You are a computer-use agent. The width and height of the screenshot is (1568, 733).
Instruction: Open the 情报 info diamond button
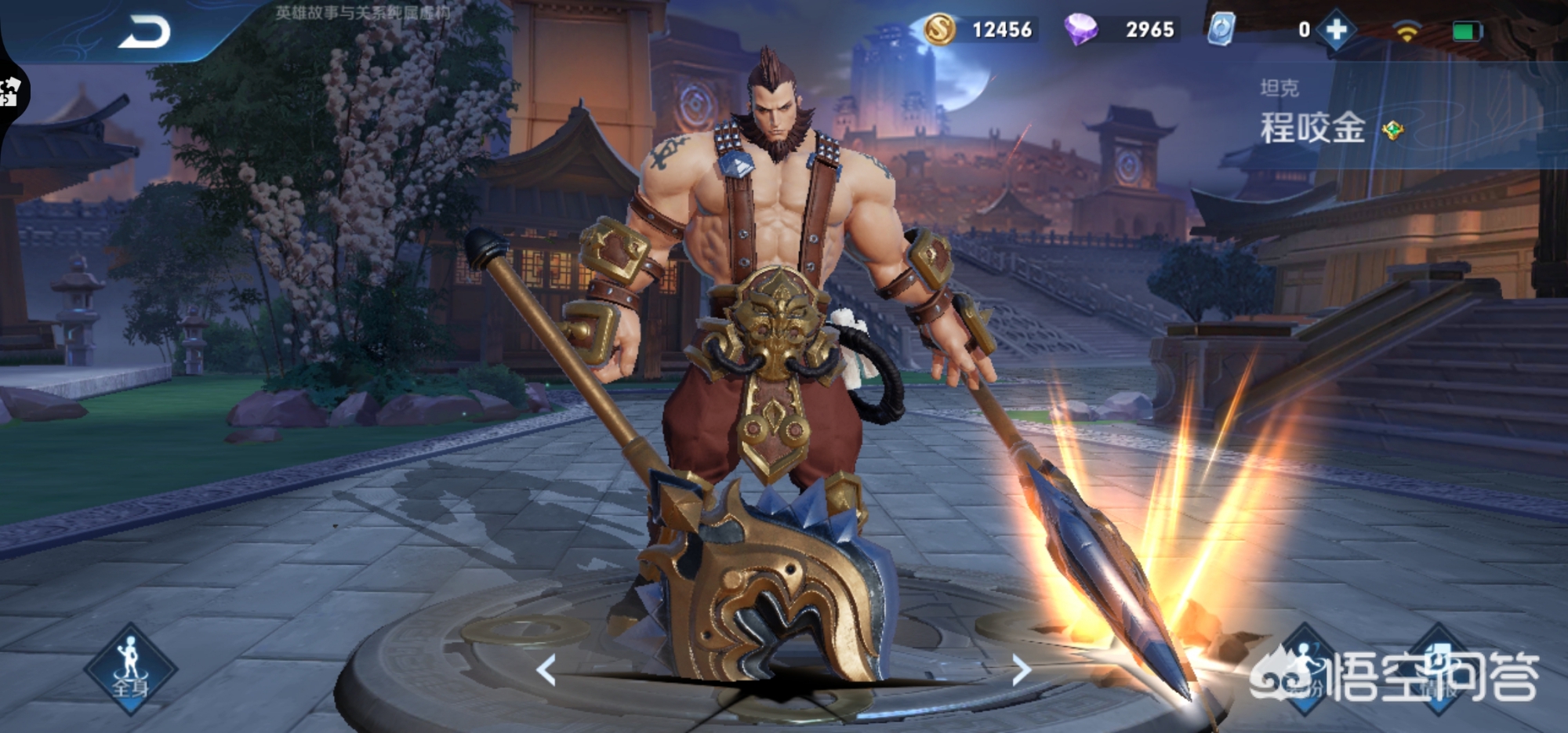(x=1439, y=669)
